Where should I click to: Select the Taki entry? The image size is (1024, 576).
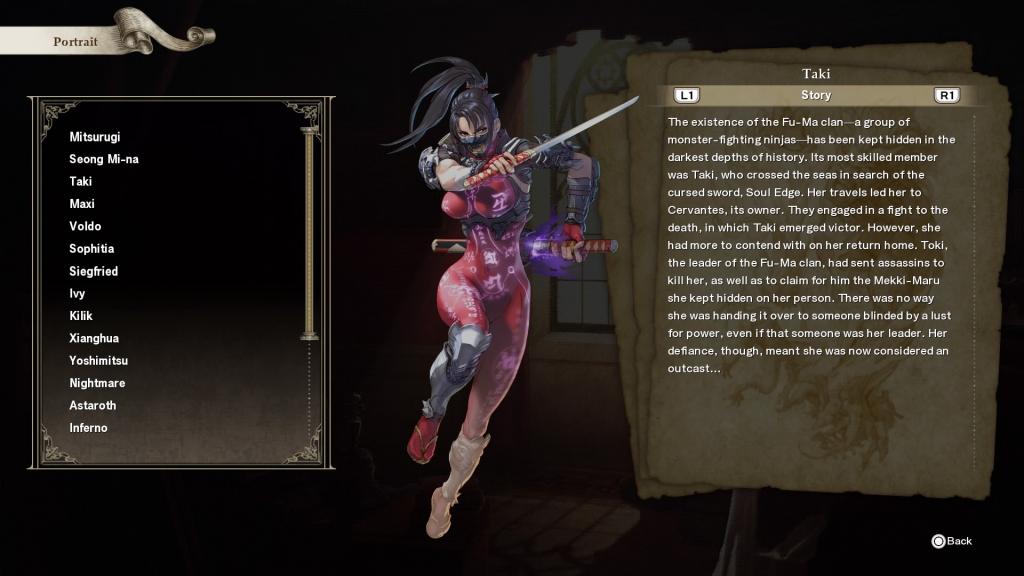click(81, 182)
